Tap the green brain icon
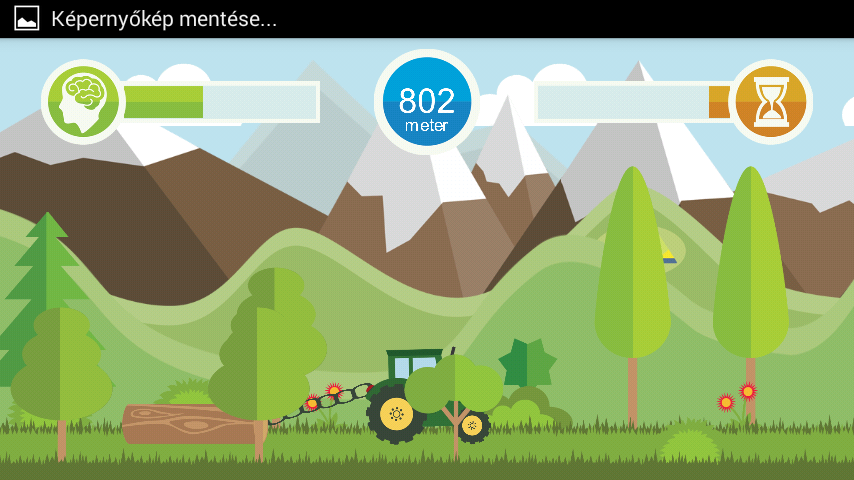The height and width of the screenshot is (480, 854). (82, 101)
